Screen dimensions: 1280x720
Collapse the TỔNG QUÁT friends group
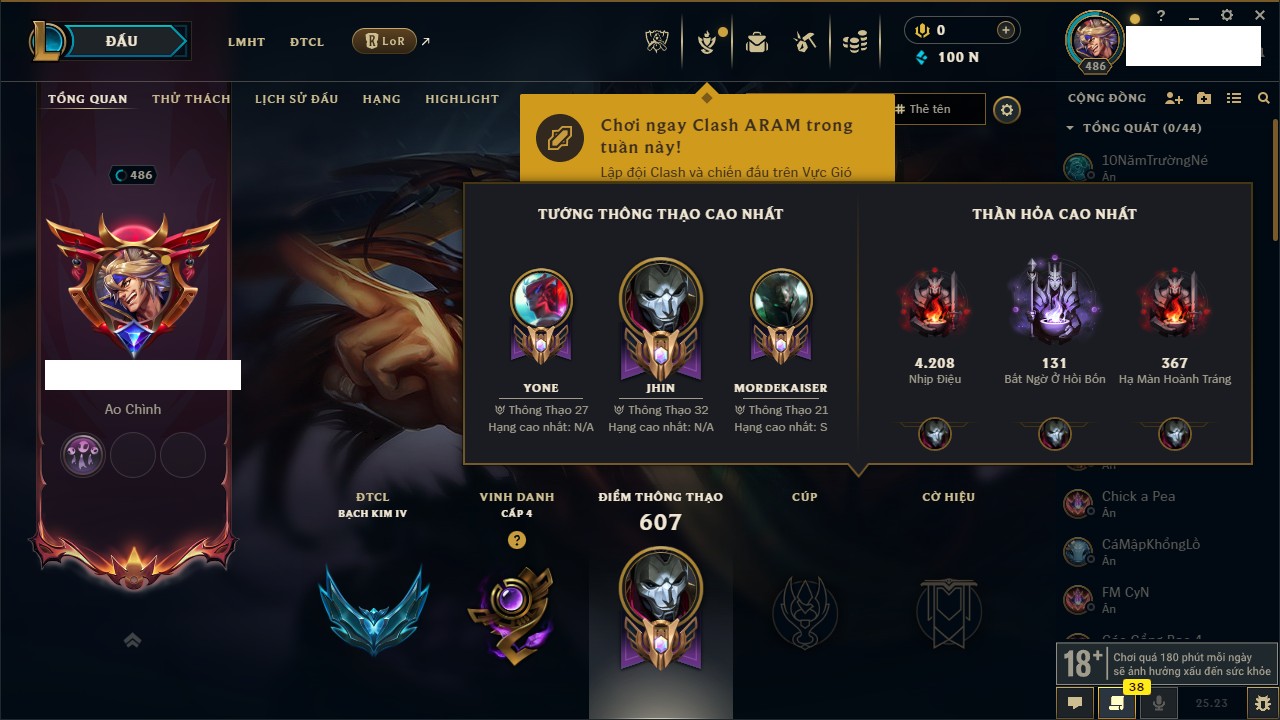coord(1070,128)
